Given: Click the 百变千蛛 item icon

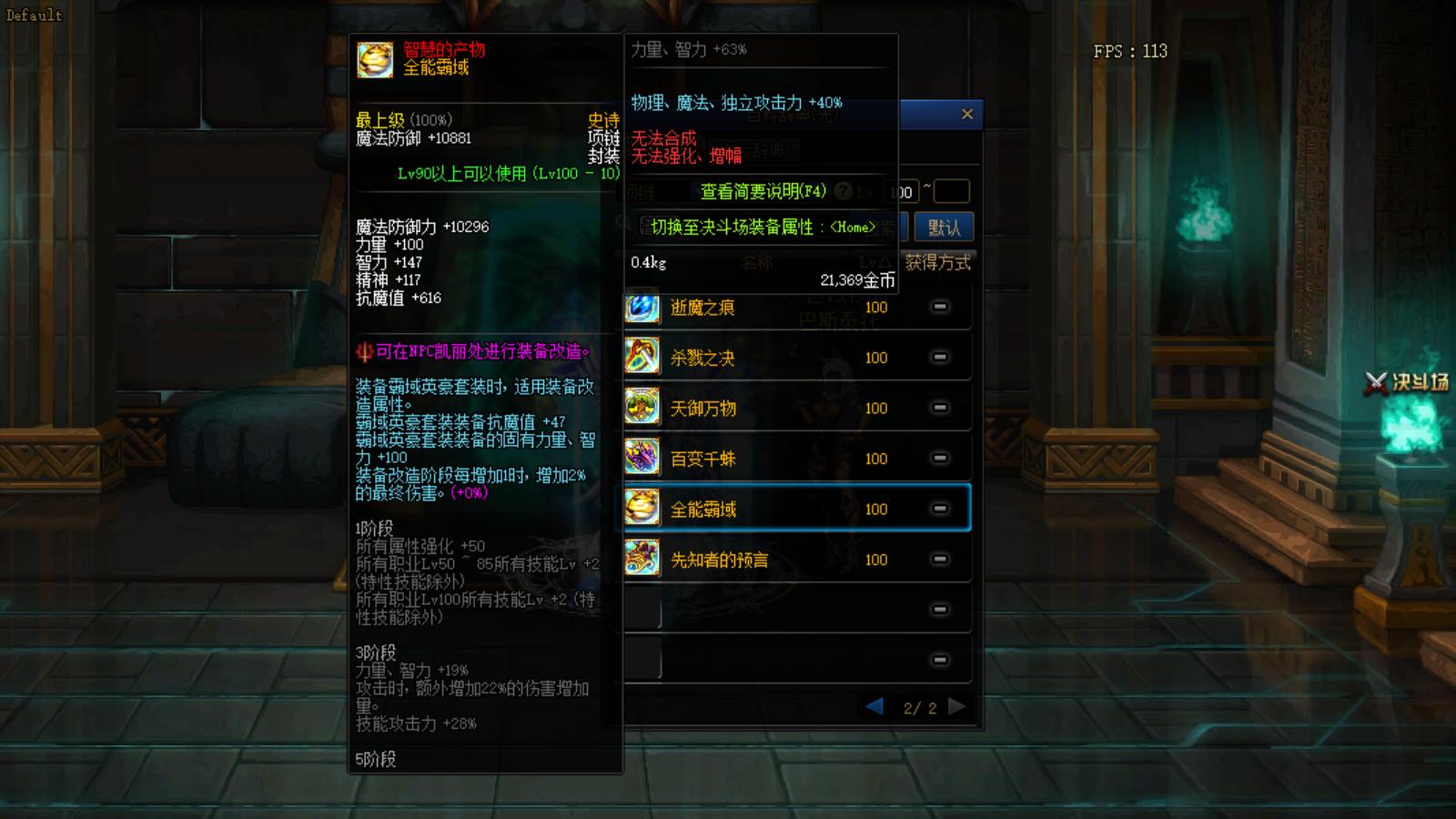Looking at the screenshot, I should tap(642, 458).
